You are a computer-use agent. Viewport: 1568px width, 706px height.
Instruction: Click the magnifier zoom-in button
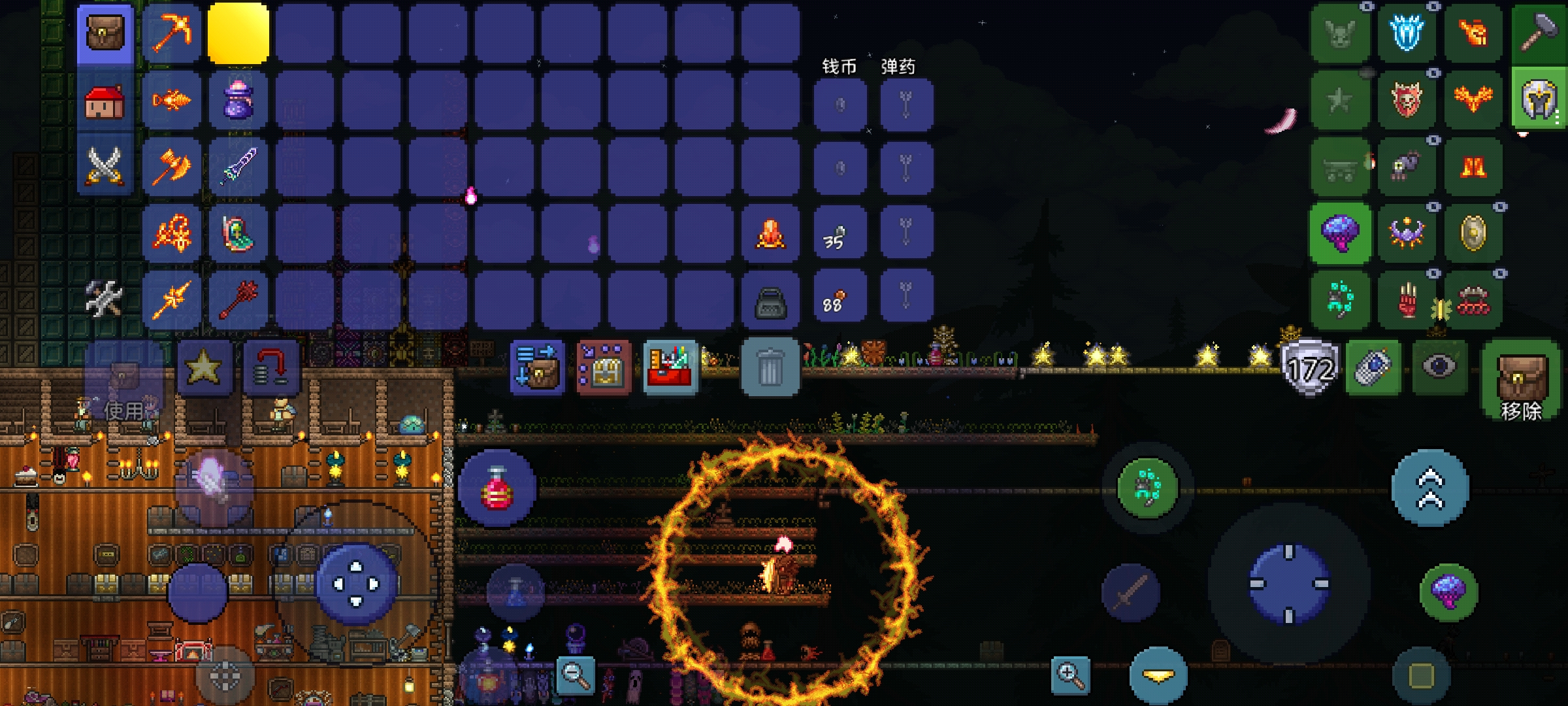(x=1070, y=675)
